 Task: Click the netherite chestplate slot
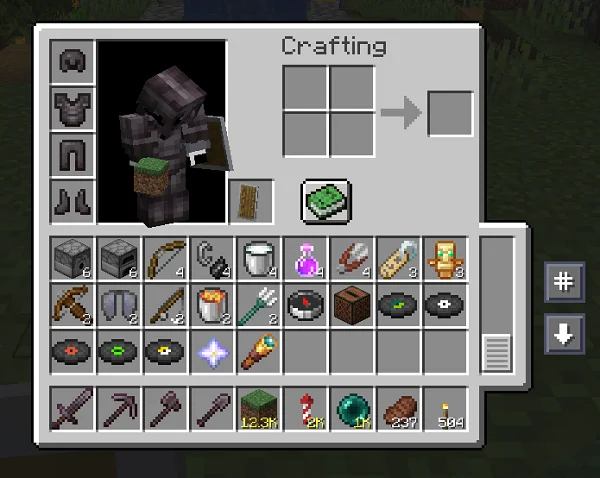pos(74,108)
